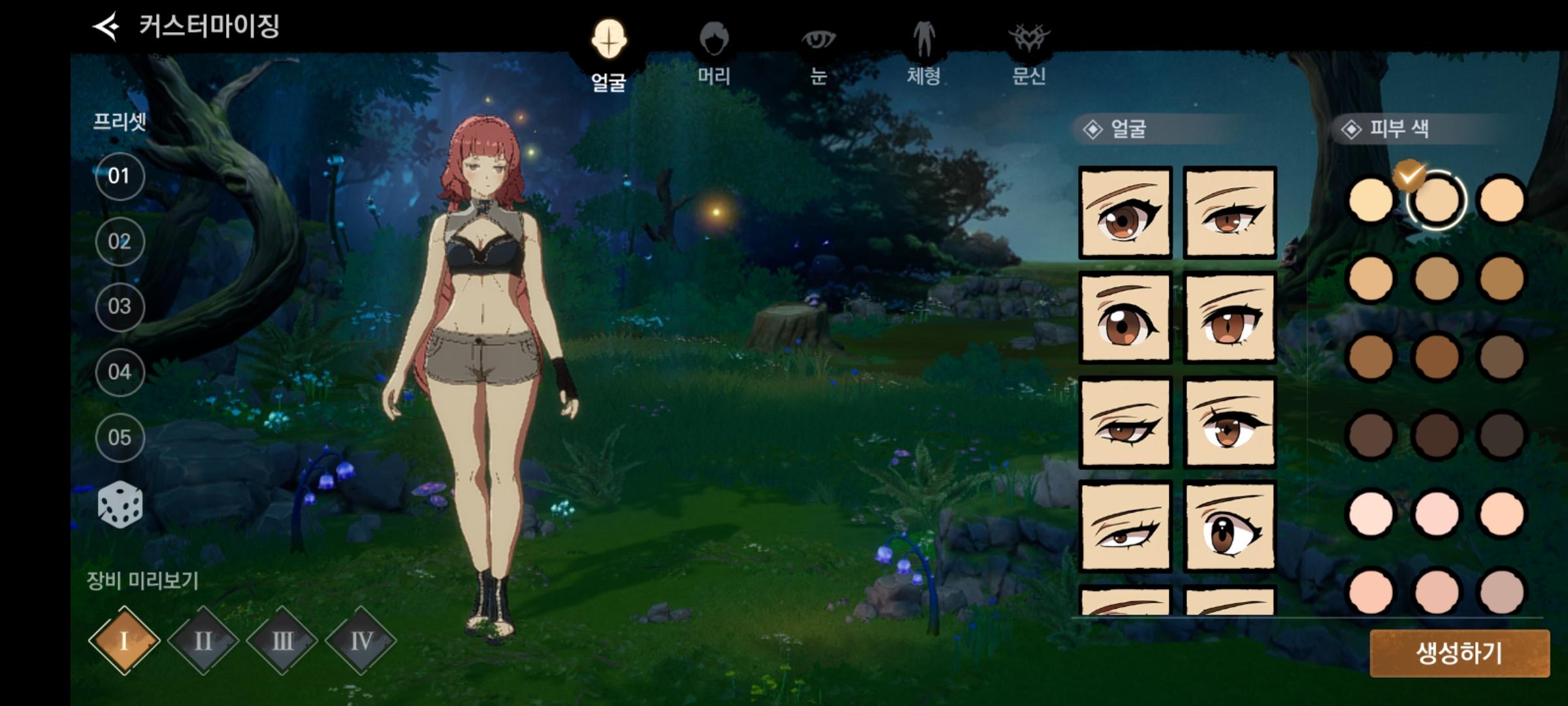Switch to the 머리 hair tab
The width and height of the screenshot is (1568, 706).
713,54
